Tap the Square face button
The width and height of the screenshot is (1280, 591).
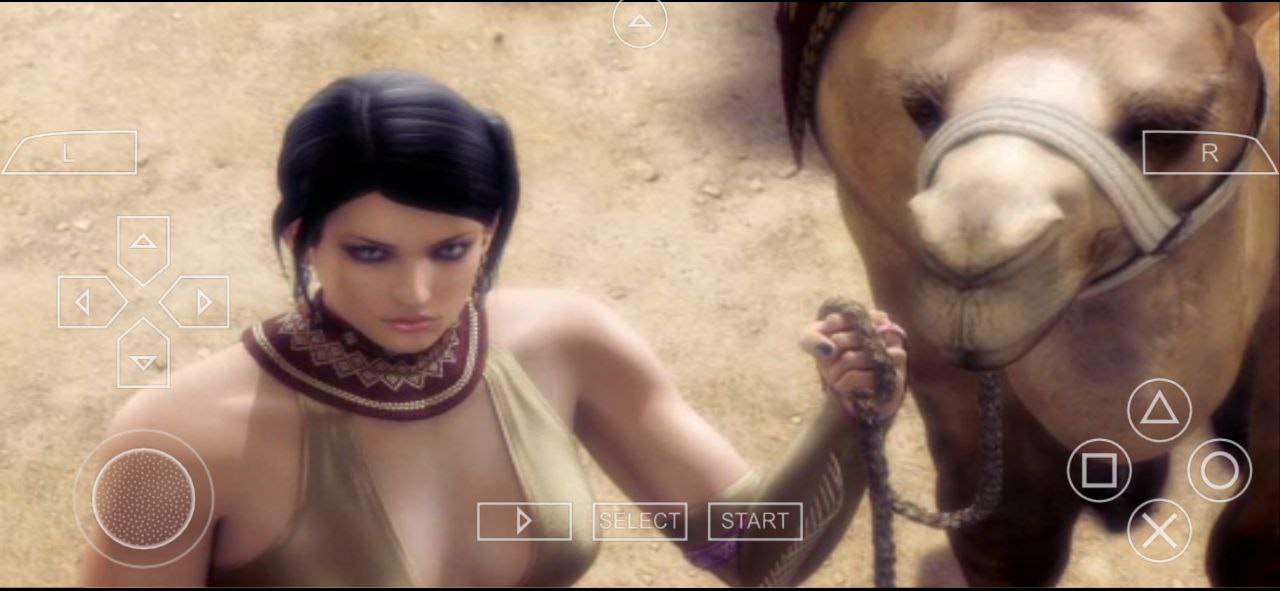[x=1099, y=470]
